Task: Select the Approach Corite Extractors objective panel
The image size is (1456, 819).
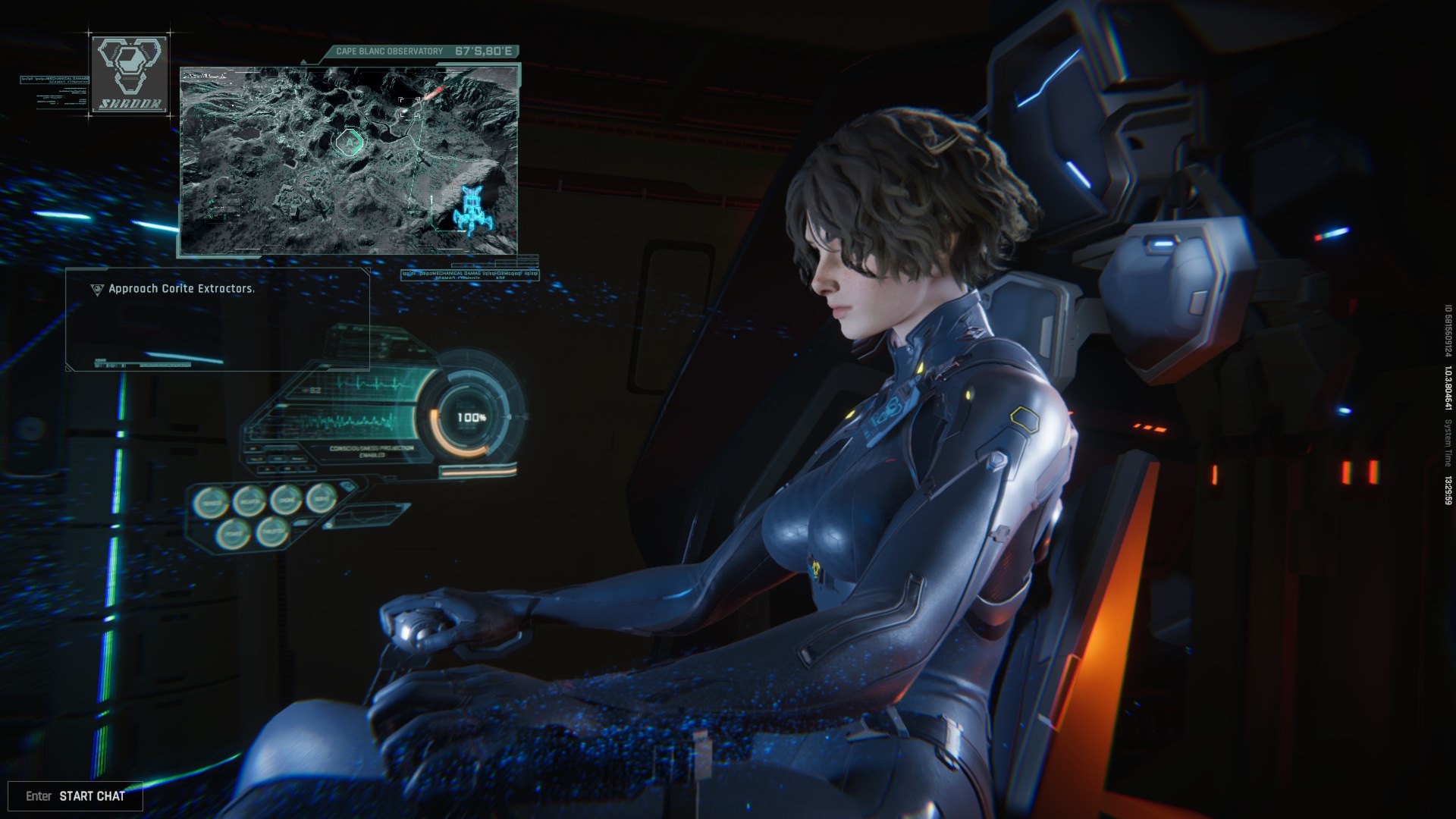Action: tap(218, 318)
